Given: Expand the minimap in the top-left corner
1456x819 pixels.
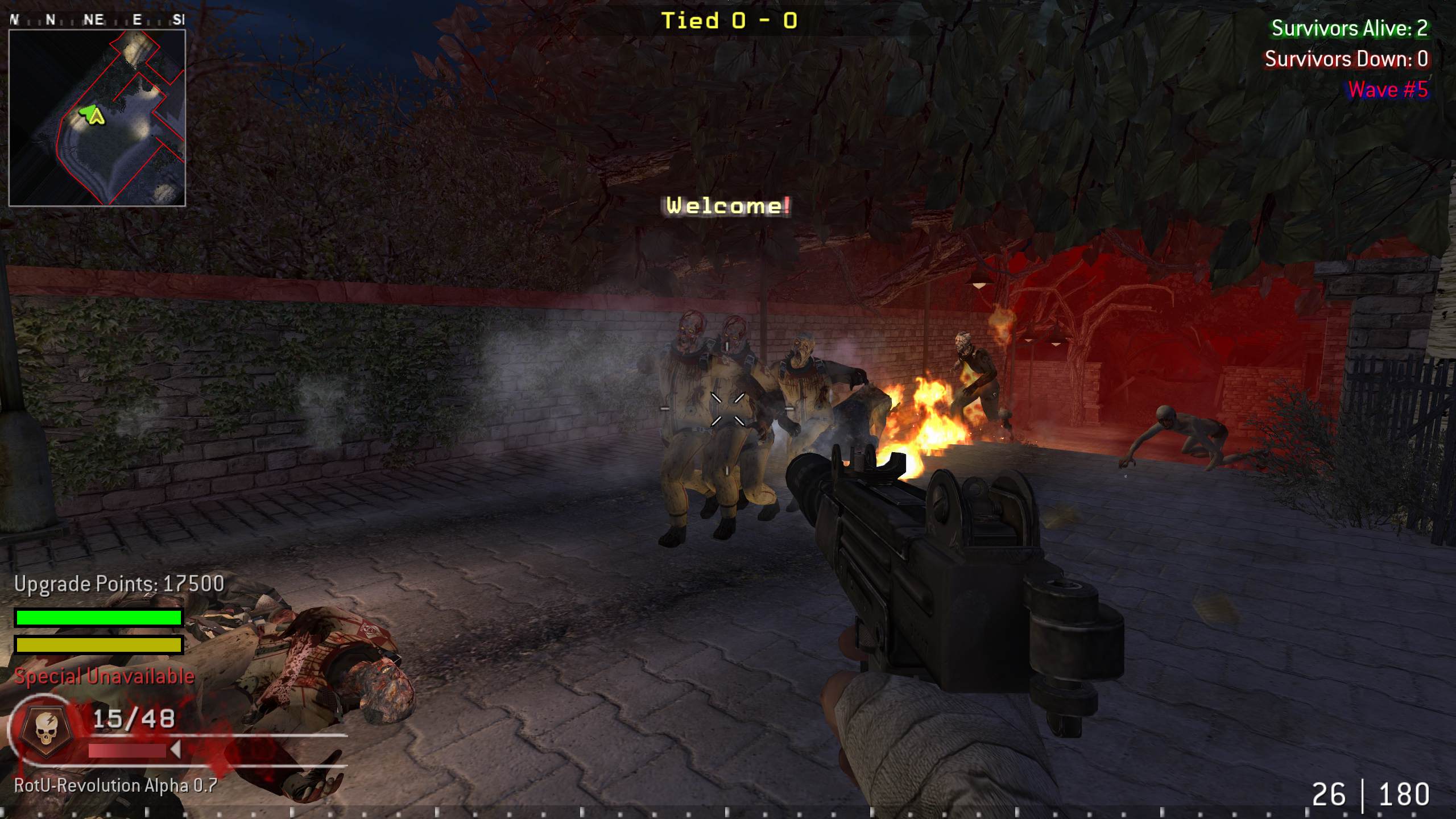Looking at the screenshot, I should (98, 117).
